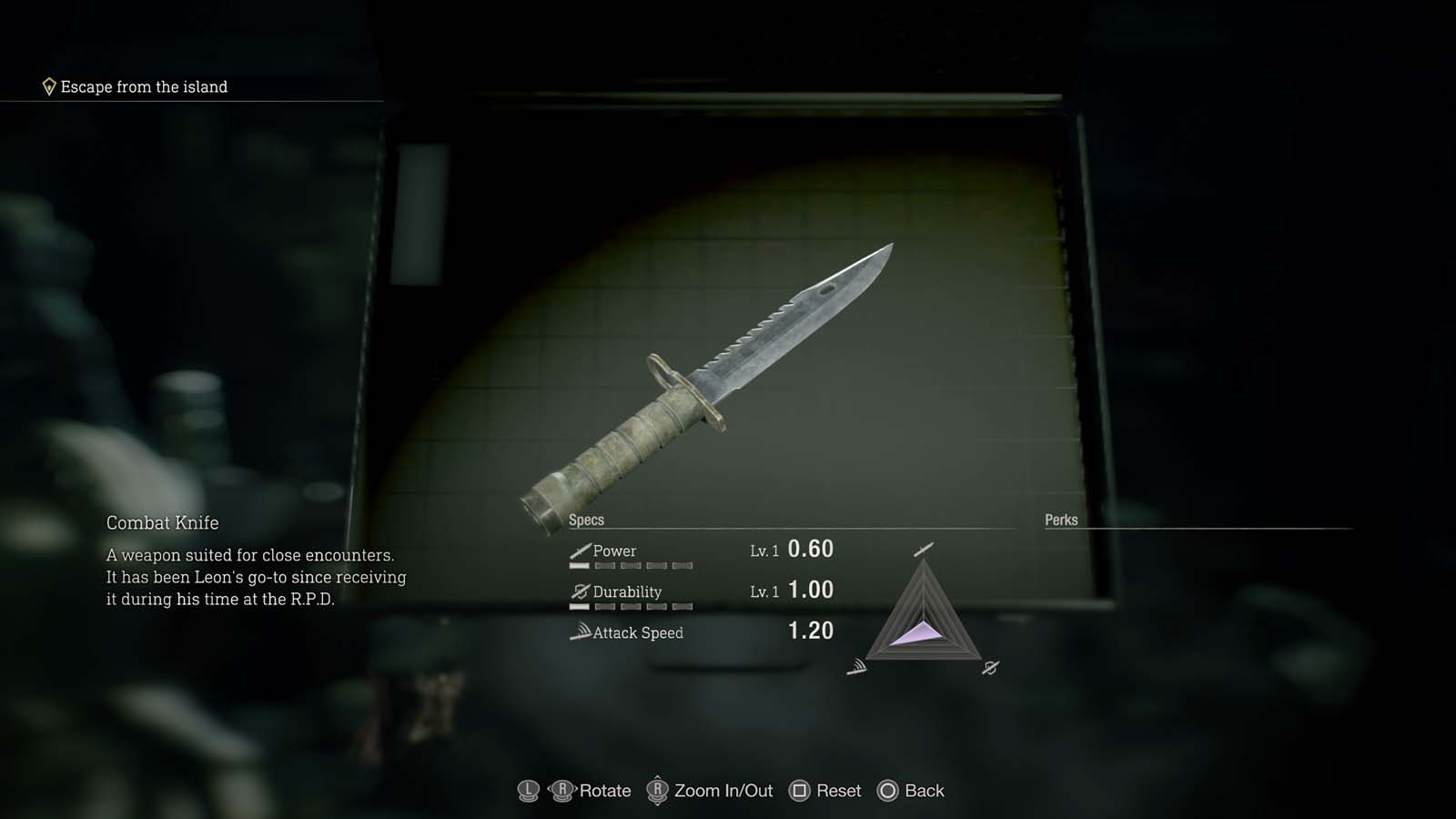Click the quest marker icon beside Escape from the island
The image size is (1456, 819).
(49, 86)
